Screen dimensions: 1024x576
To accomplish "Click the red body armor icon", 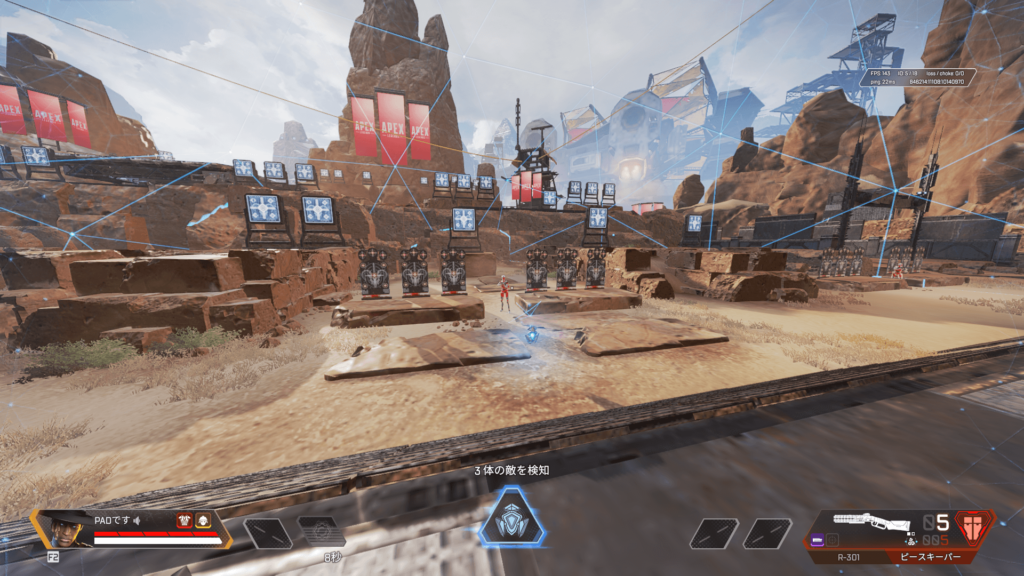I will (184, 520).
